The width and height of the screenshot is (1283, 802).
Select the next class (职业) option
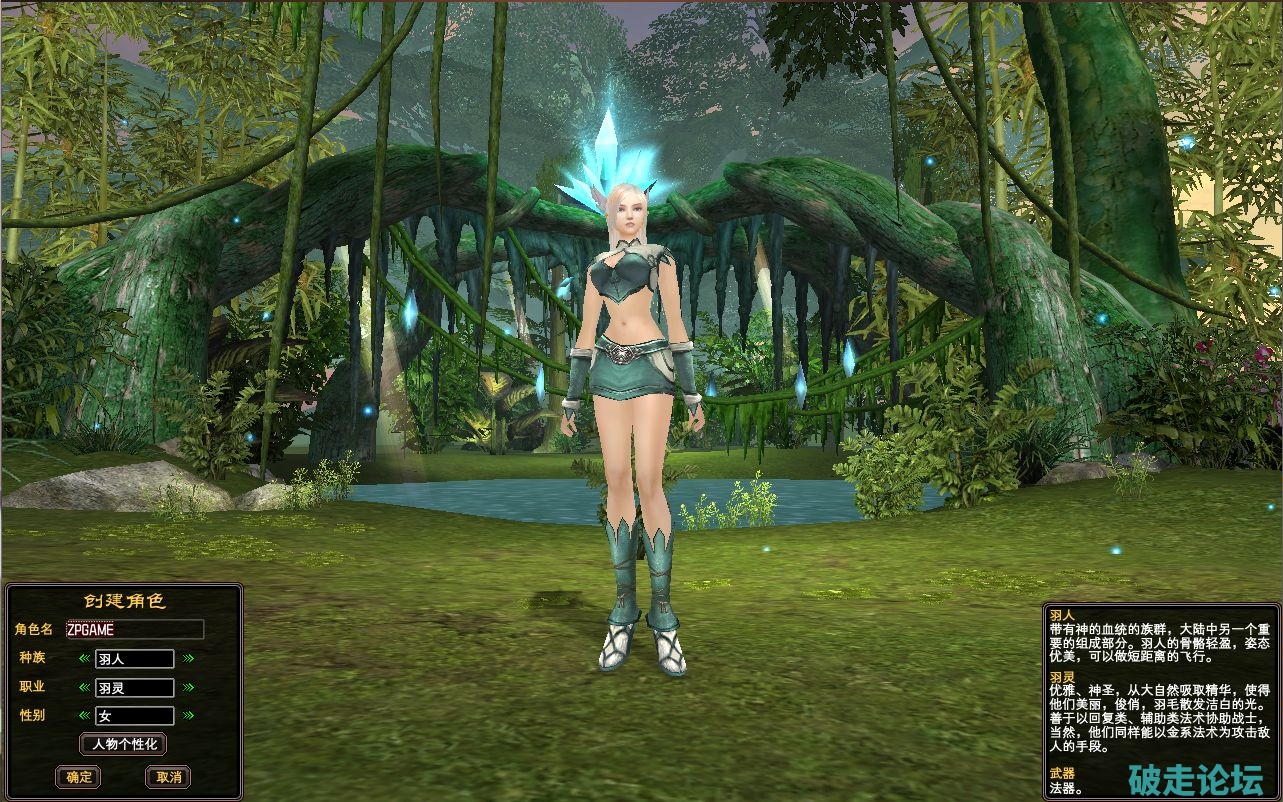tap(188, 688)
